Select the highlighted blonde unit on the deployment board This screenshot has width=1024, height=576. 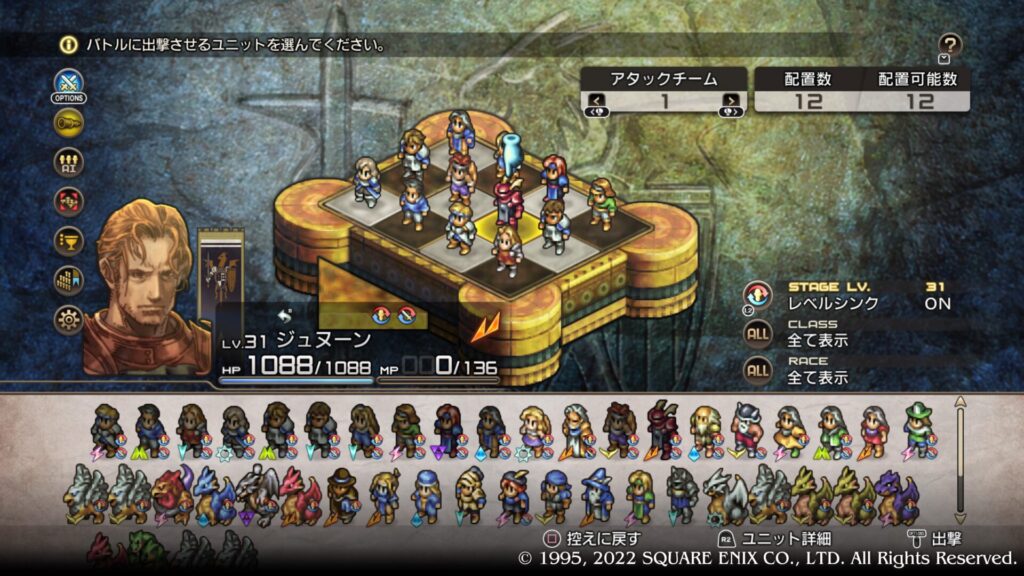(508, 251)
